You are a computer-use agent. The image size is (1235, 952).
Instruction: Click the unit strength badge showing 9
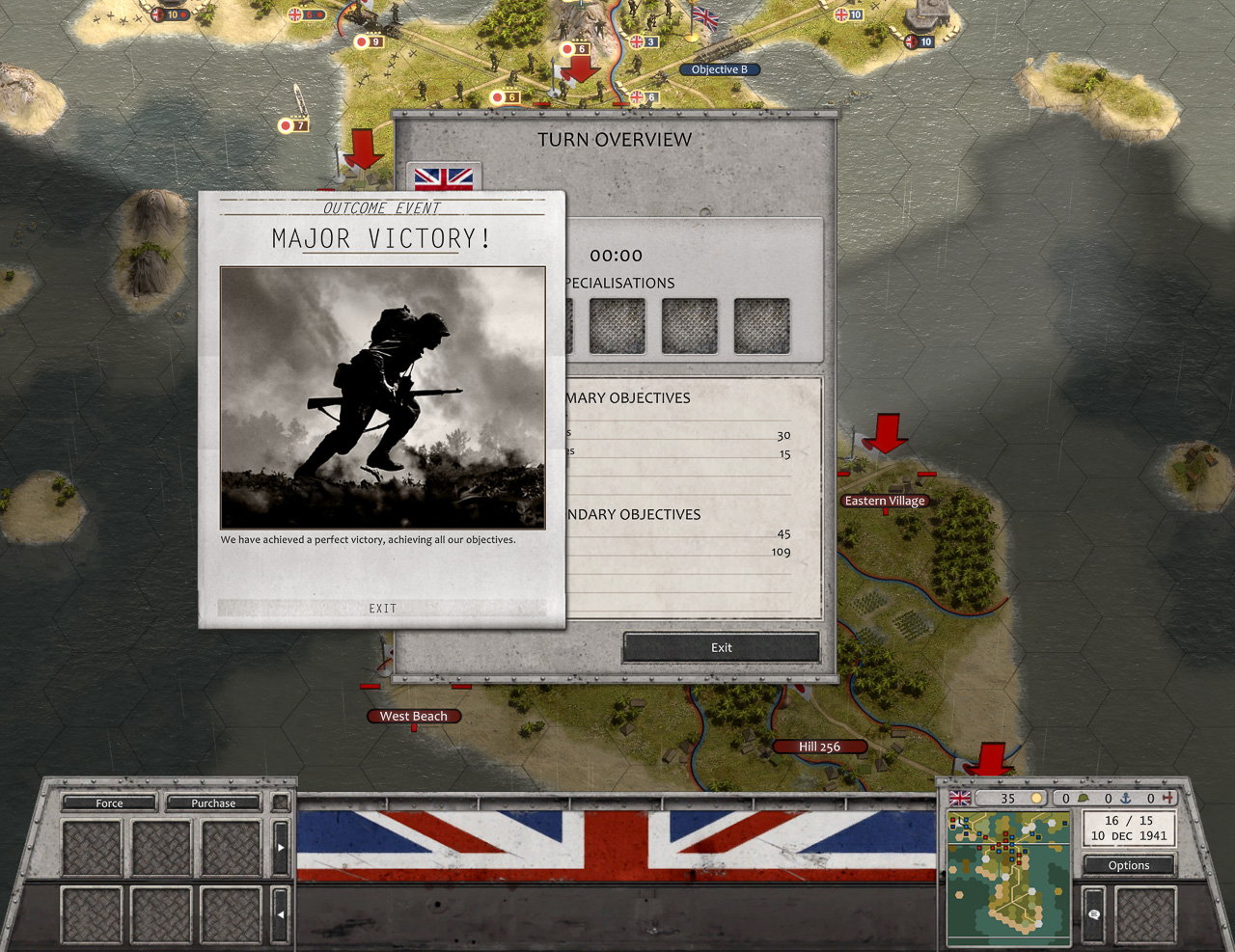[x=371, y=41]
